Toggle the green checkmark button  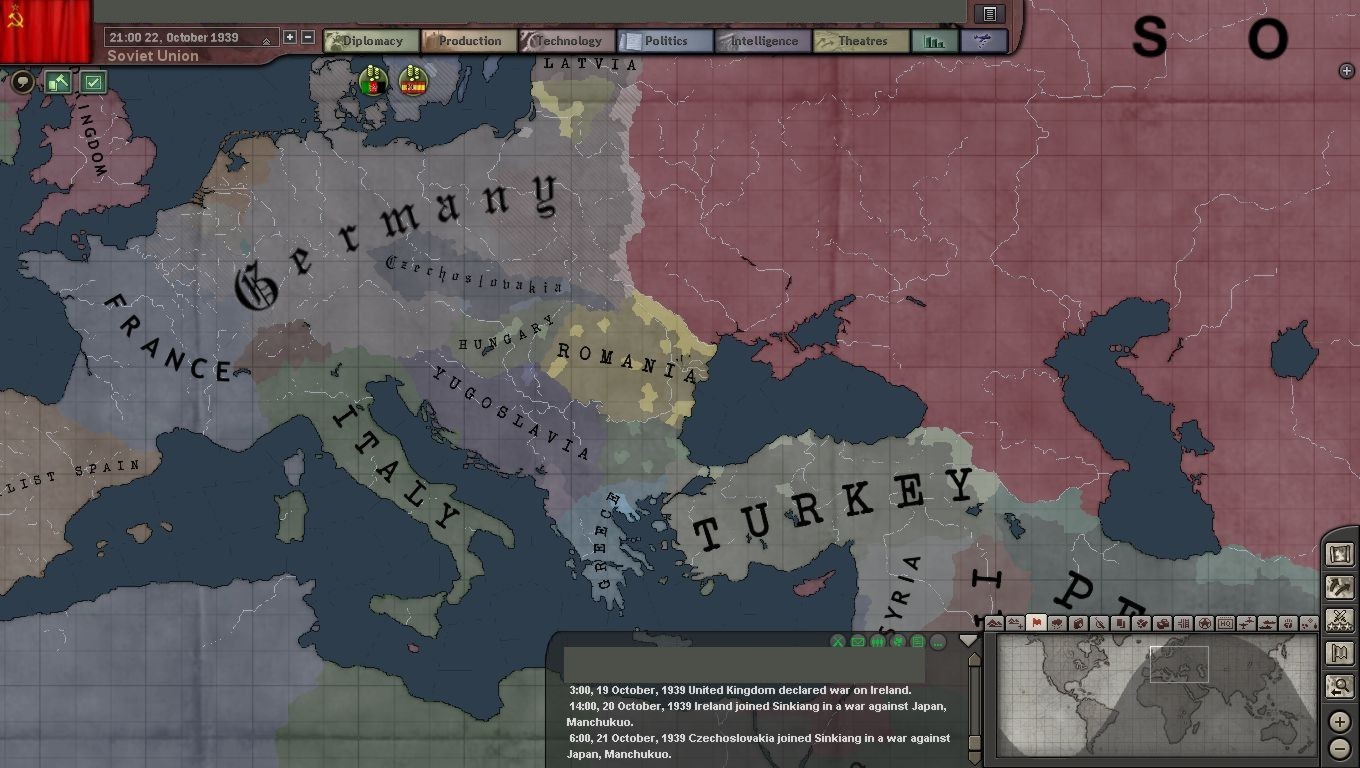click(x=93, y=82)
